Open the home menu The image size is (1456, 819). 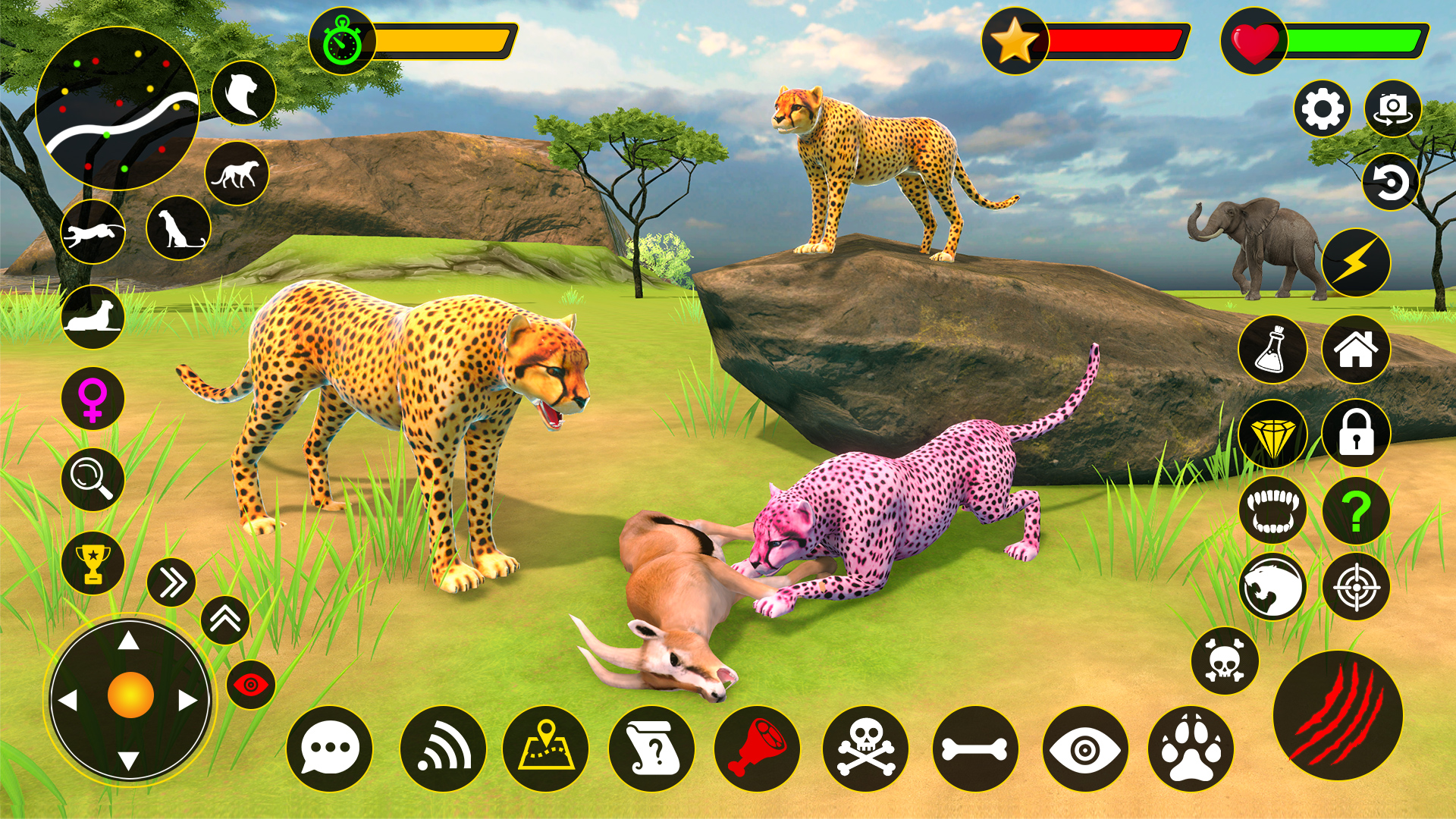point(1356,349)
